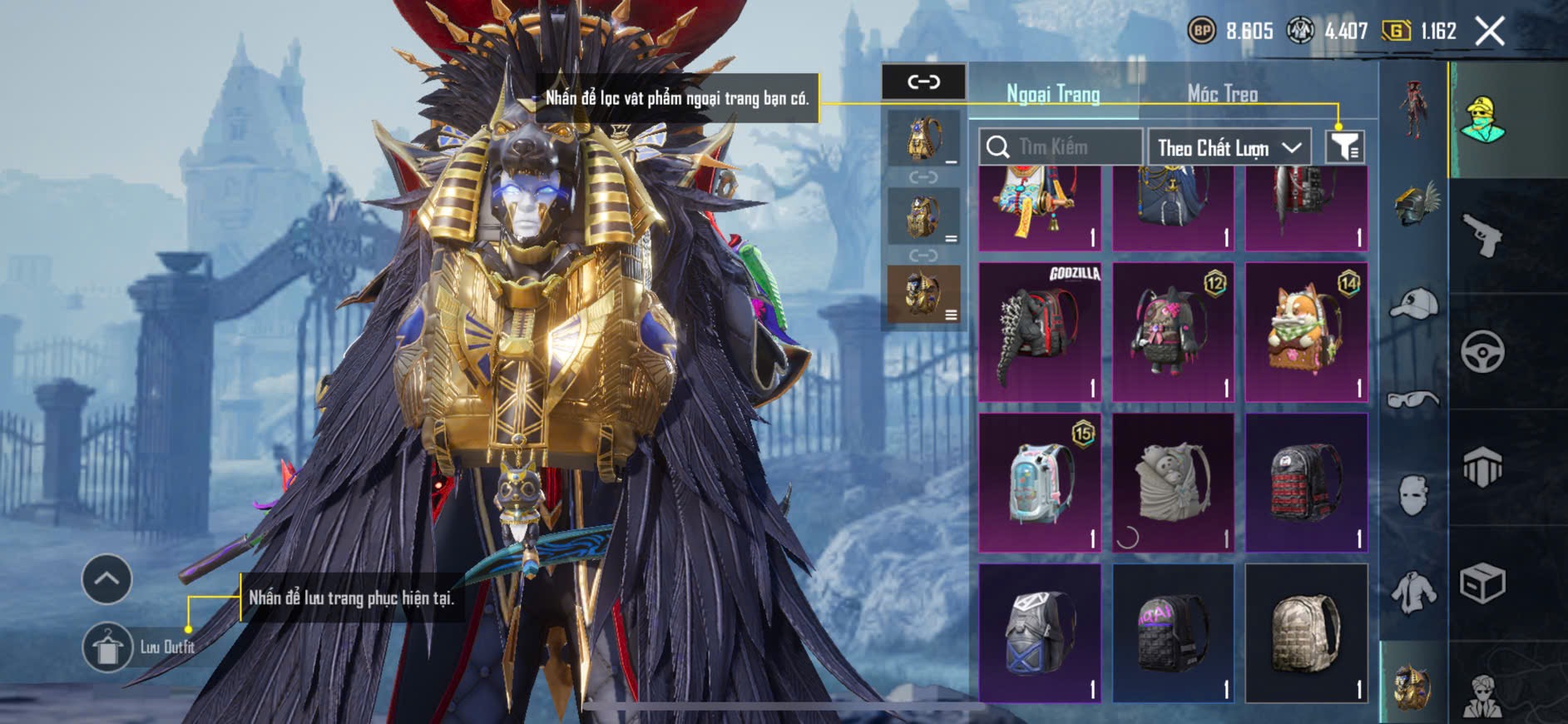Open the Theo Chất Lượng sort dropdown
Screen dimensions: 1568x724
1229,148
